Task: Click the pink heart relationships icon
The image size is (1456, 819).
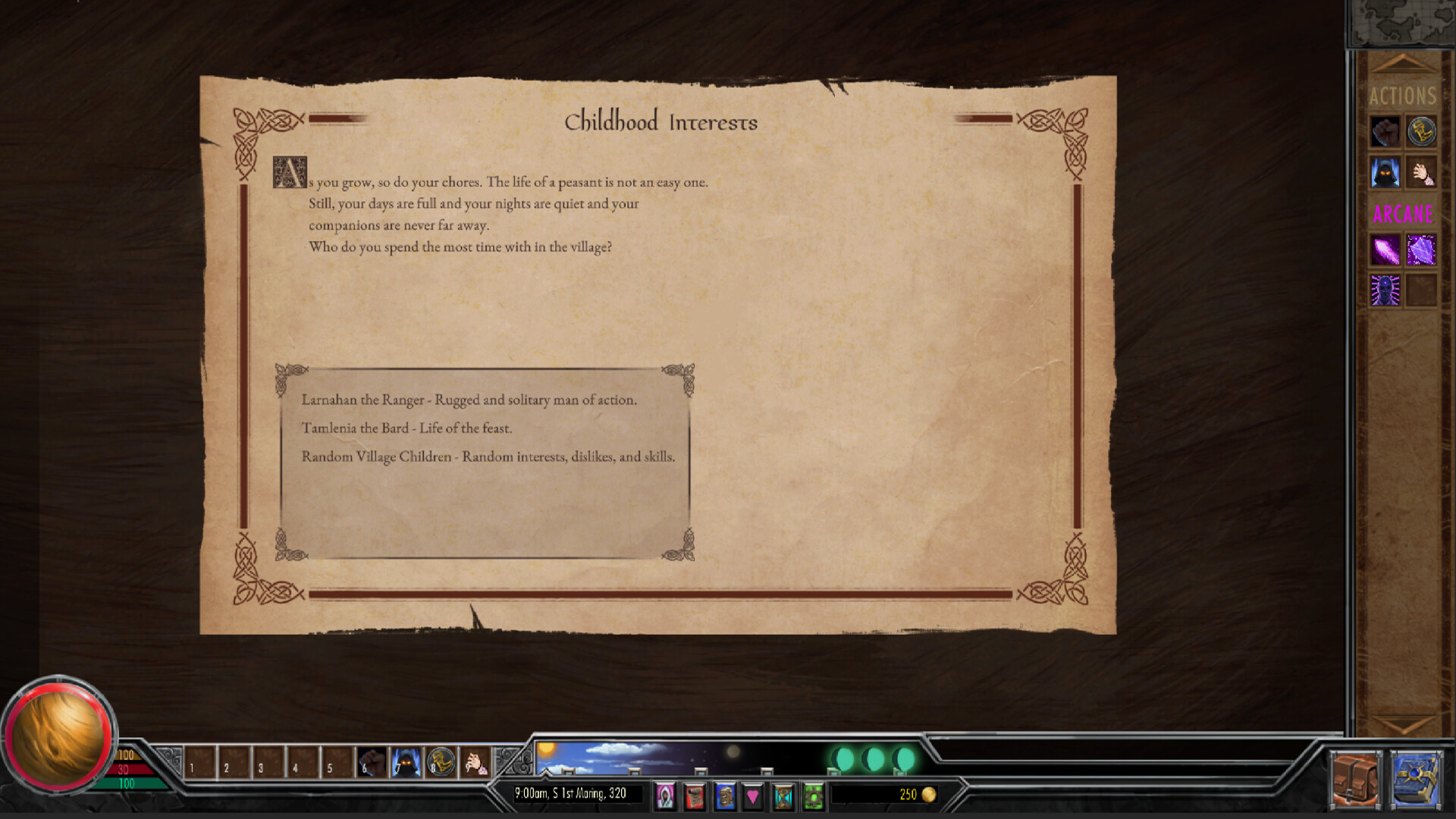Action: (x=752, y=796)
